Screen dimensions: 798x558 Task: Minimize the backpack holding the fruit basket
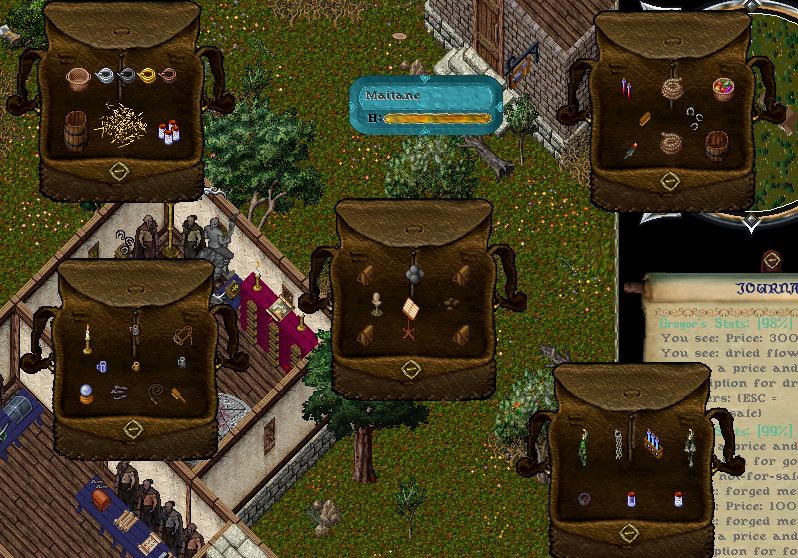670,181
